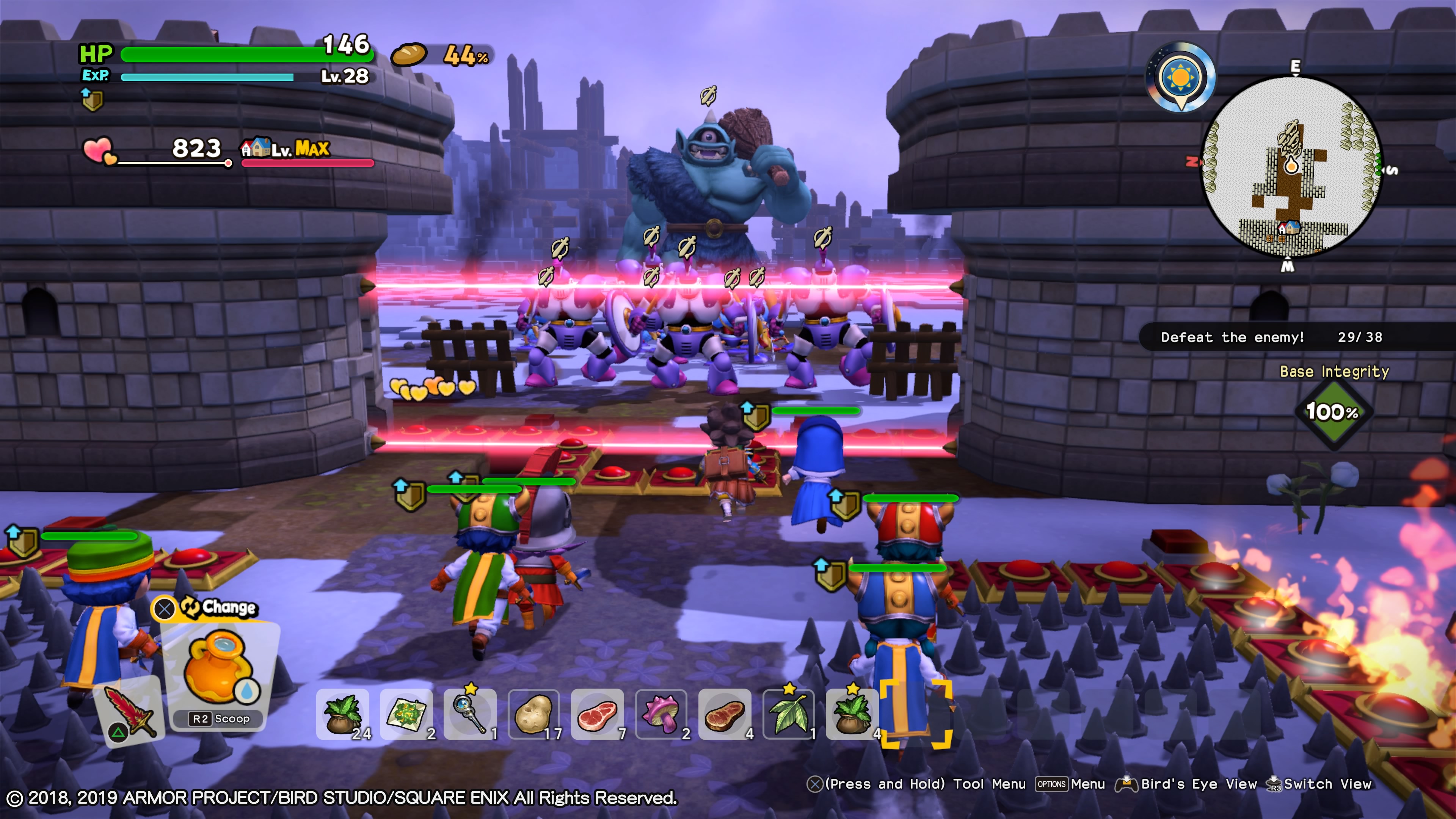Select the medicinal herb bag with 24

click(x=342, y=714)
